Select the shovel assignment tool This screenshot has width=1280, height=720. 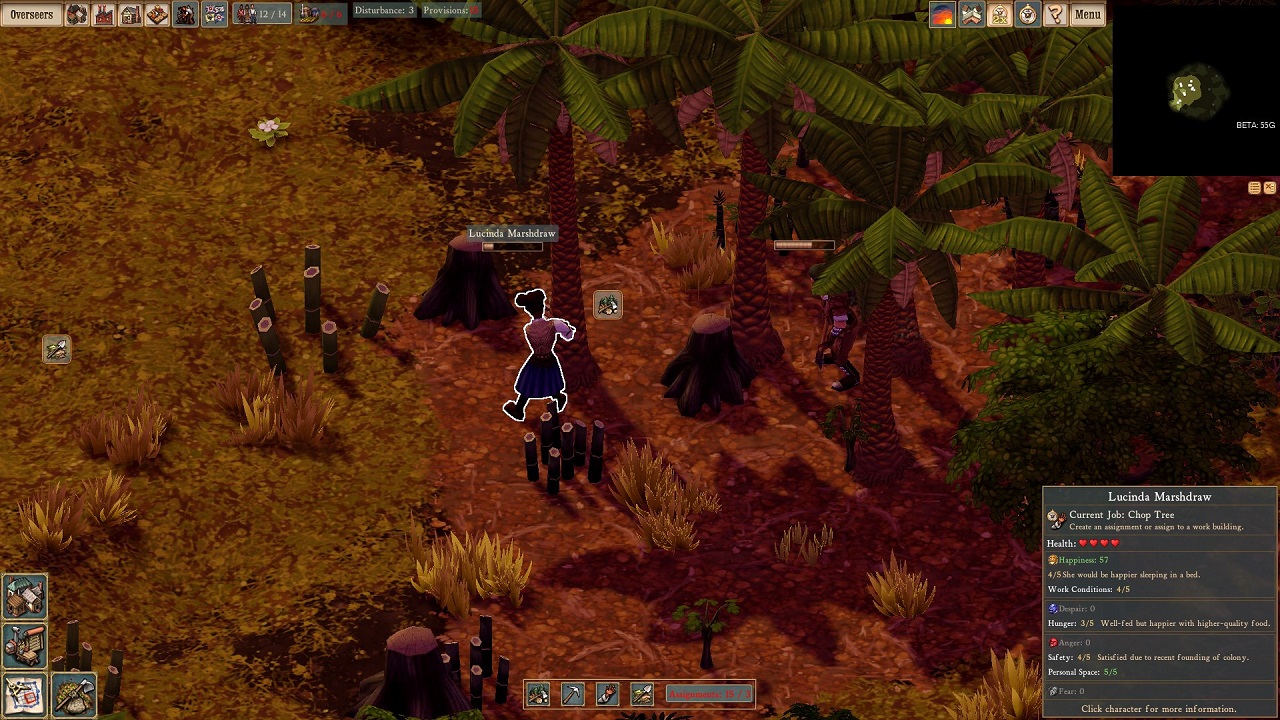point(642,694)
